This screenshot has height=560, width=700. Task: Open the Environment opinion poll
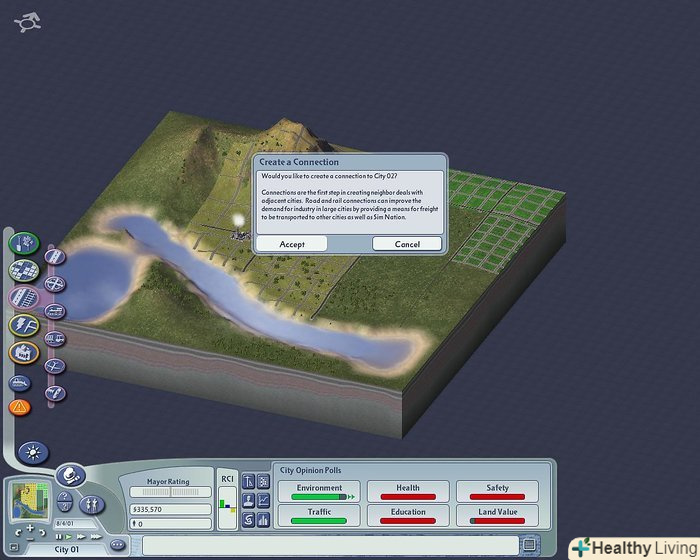tap(318, 490)
